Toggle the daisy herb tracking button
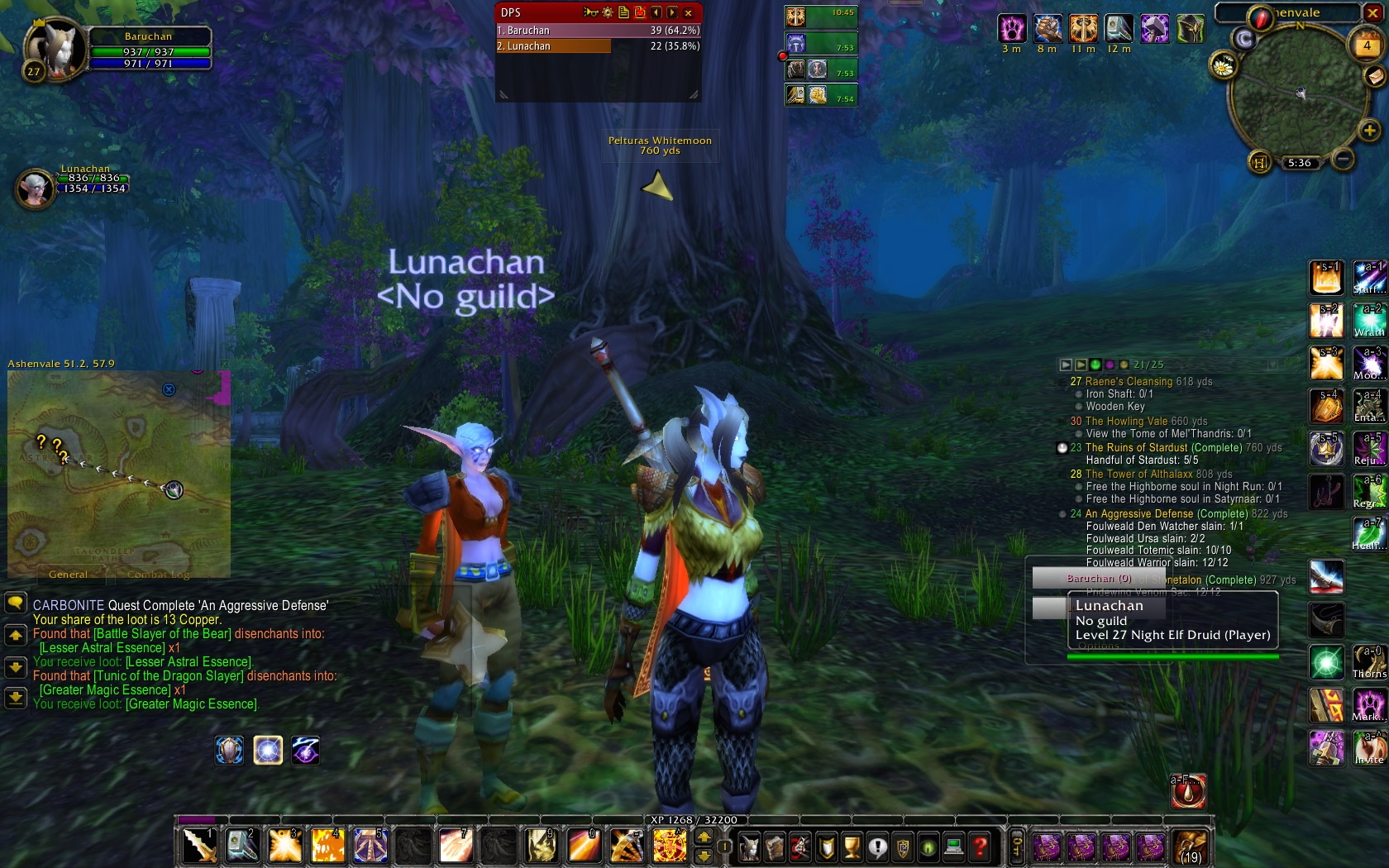Image resolution: width=1389 pixels, height=868 pixels. pyautogui.click(x=1223, y=65)
